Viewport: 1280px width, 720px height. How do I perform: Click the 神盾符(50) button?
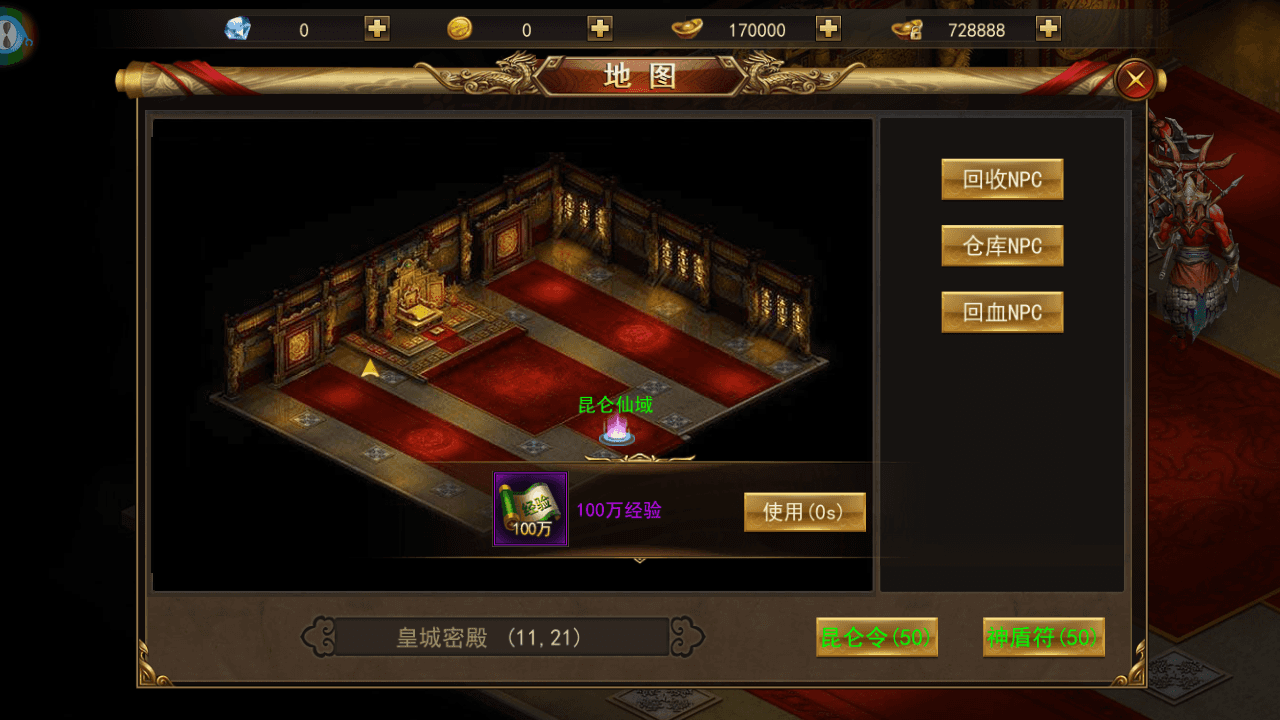click(x=1043, y=637)
